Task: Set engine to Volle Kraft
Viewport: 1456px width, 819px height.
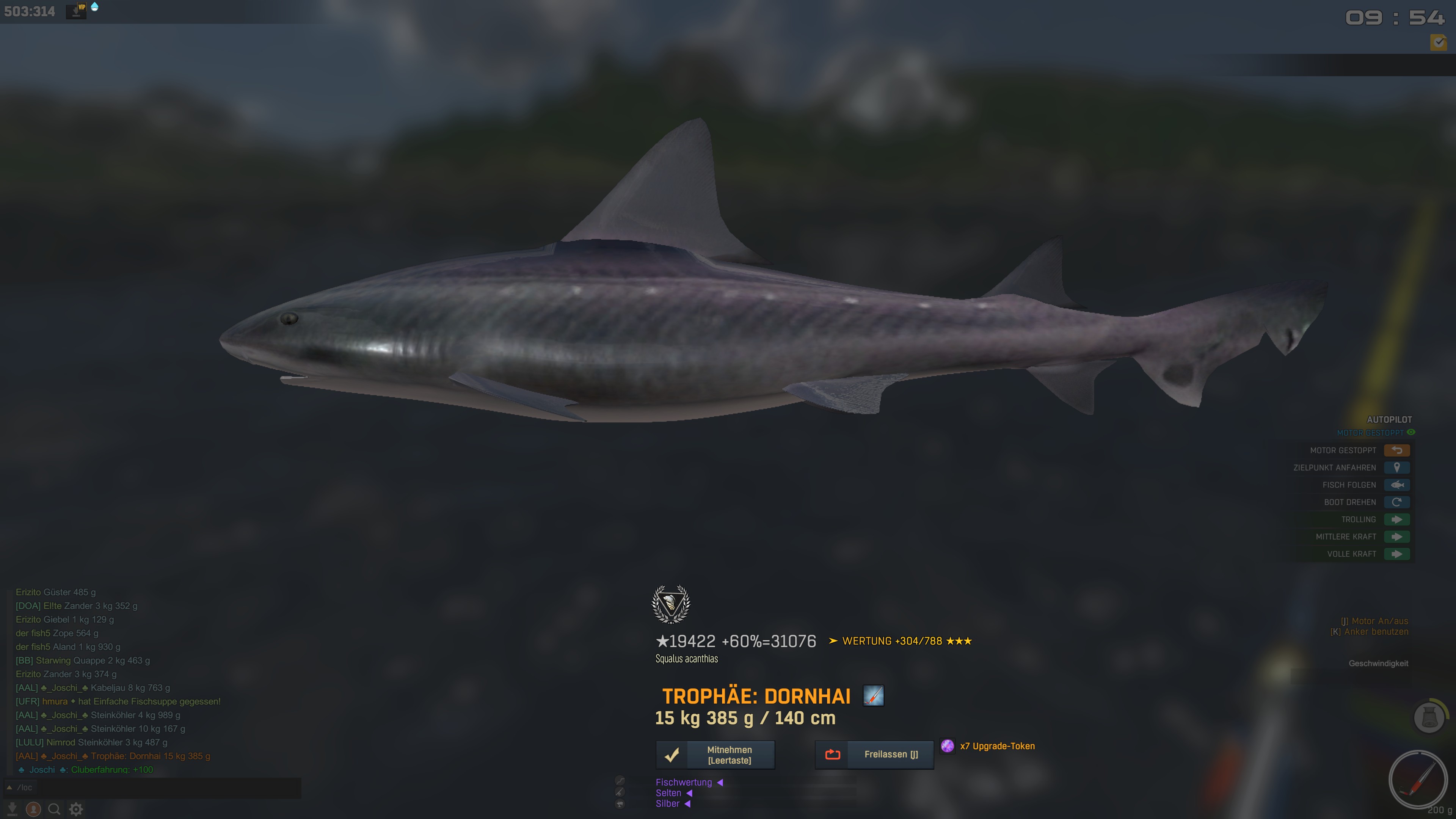Action: pyautogui.click(x=1396, y=554)
